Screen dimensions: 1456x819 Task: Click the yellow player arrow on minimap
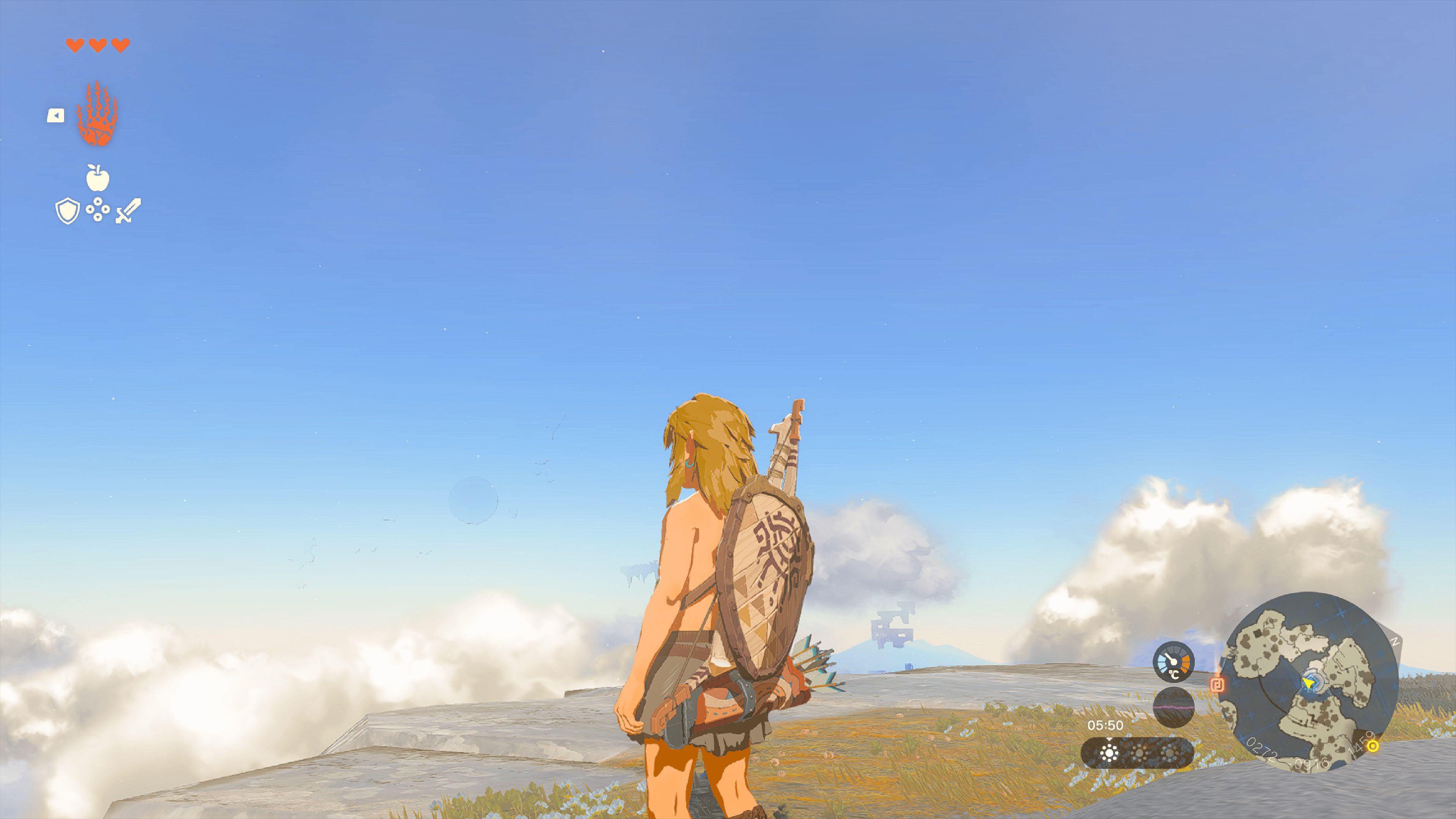coord(1308,684)
